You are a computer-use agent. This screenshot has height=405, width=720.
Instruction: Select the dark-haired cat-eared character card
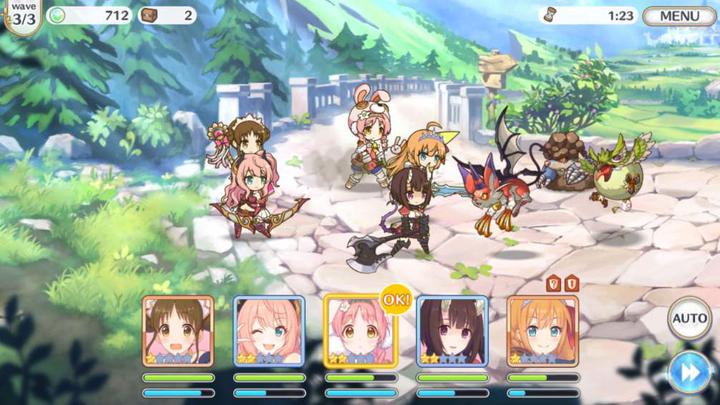tap(452, 331)
